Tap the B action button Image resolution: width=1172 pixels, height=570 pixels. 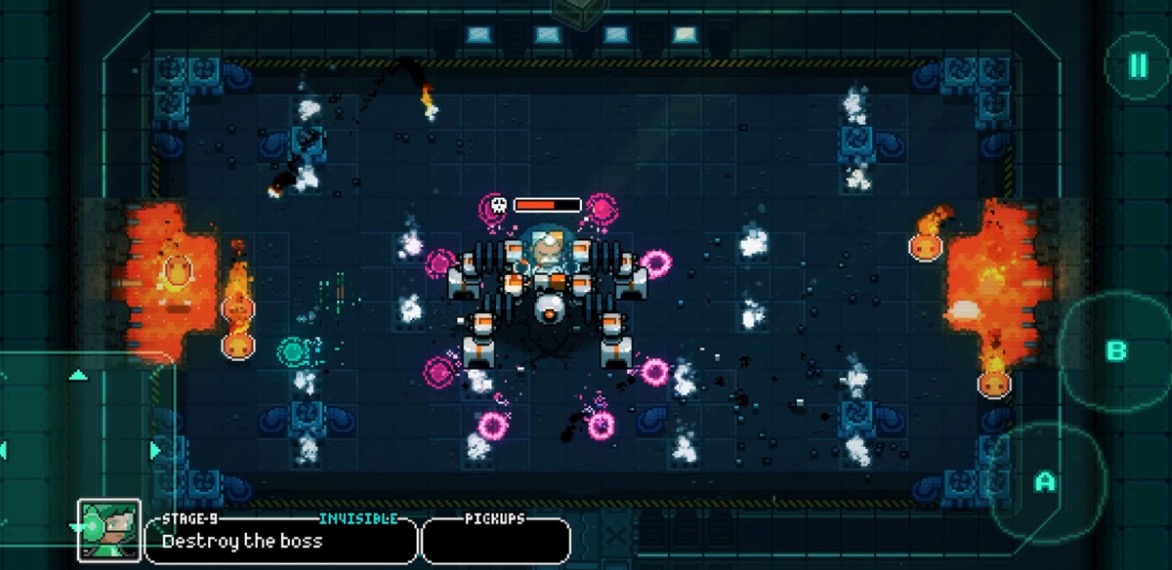pos(1116,351)
